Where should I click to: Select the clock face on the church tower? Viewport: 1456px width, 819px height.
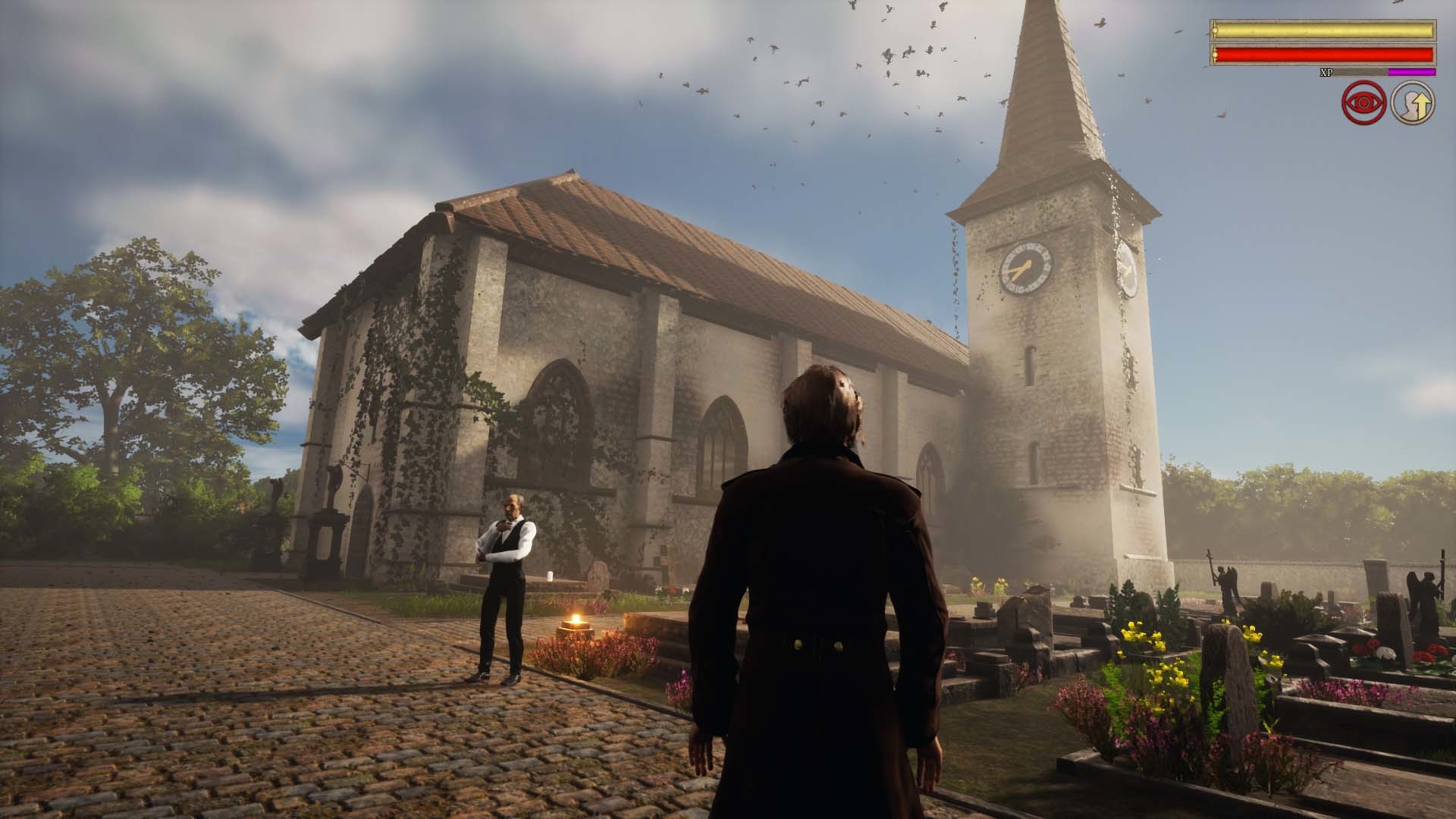[1028, 269]
